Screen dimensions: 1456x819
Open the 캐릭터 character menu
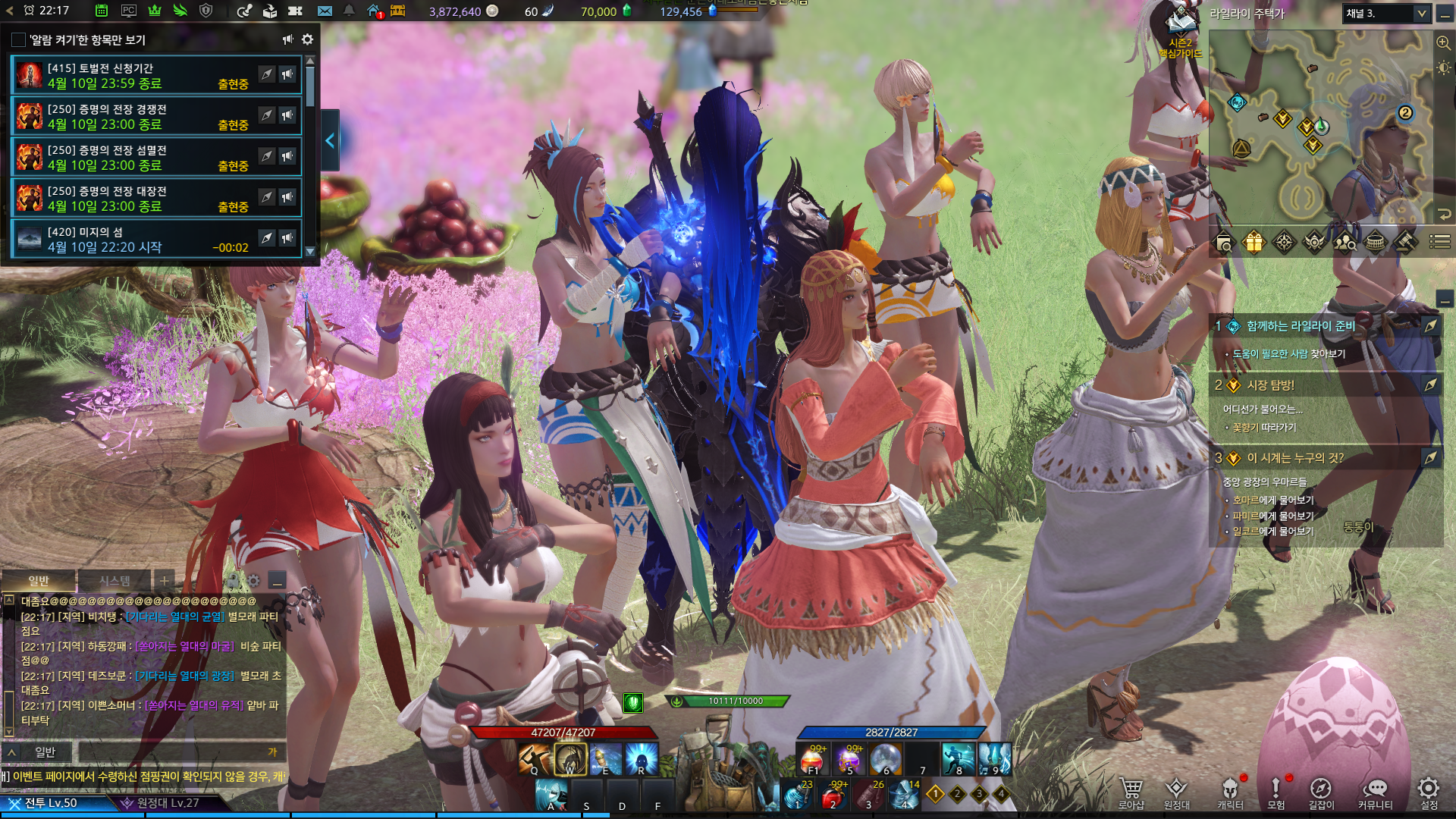1230,793
